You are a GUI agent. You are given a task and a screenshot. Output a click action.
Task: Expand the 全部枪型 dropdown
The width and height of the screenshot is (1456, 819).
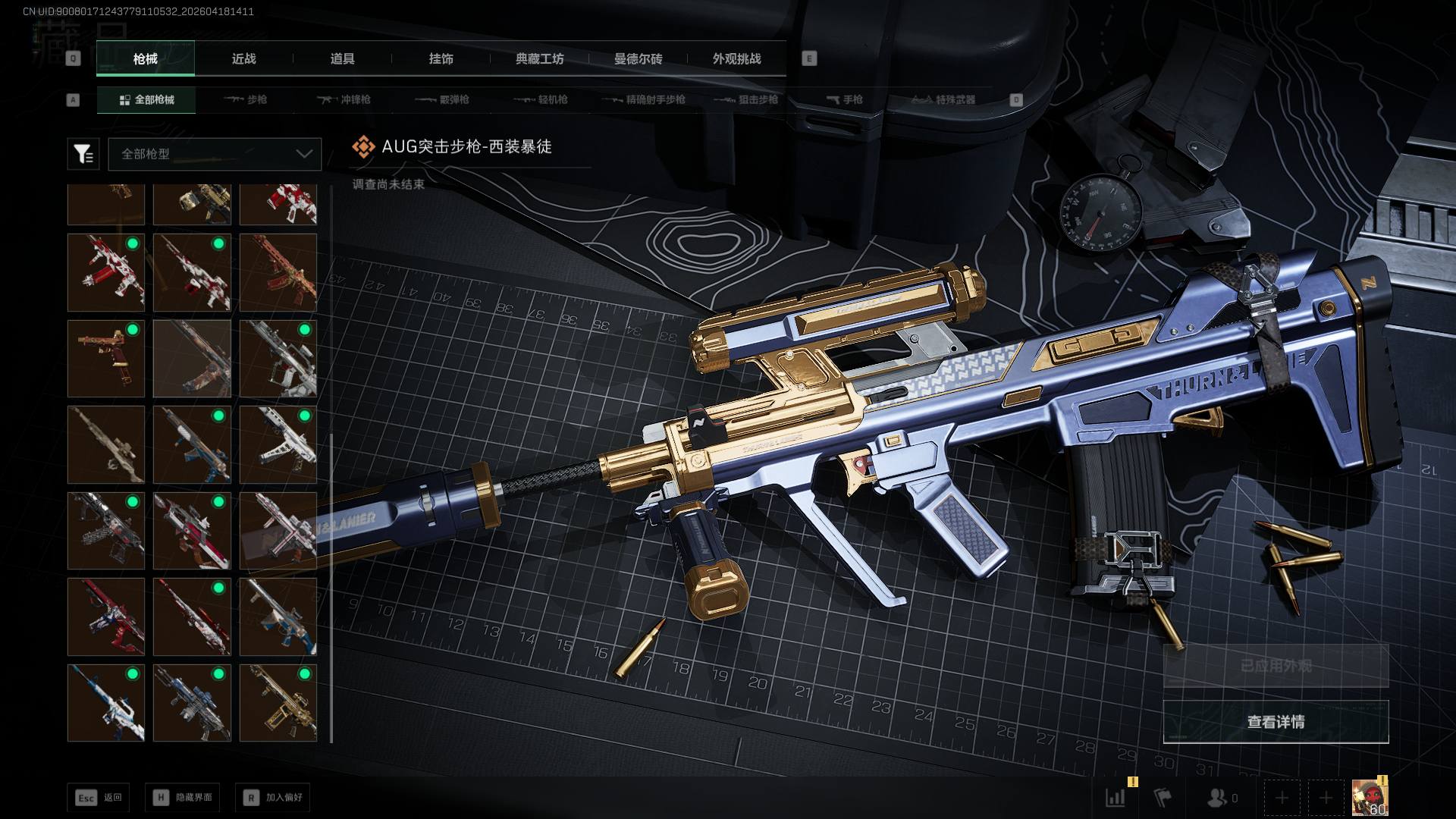click(215, 154)
